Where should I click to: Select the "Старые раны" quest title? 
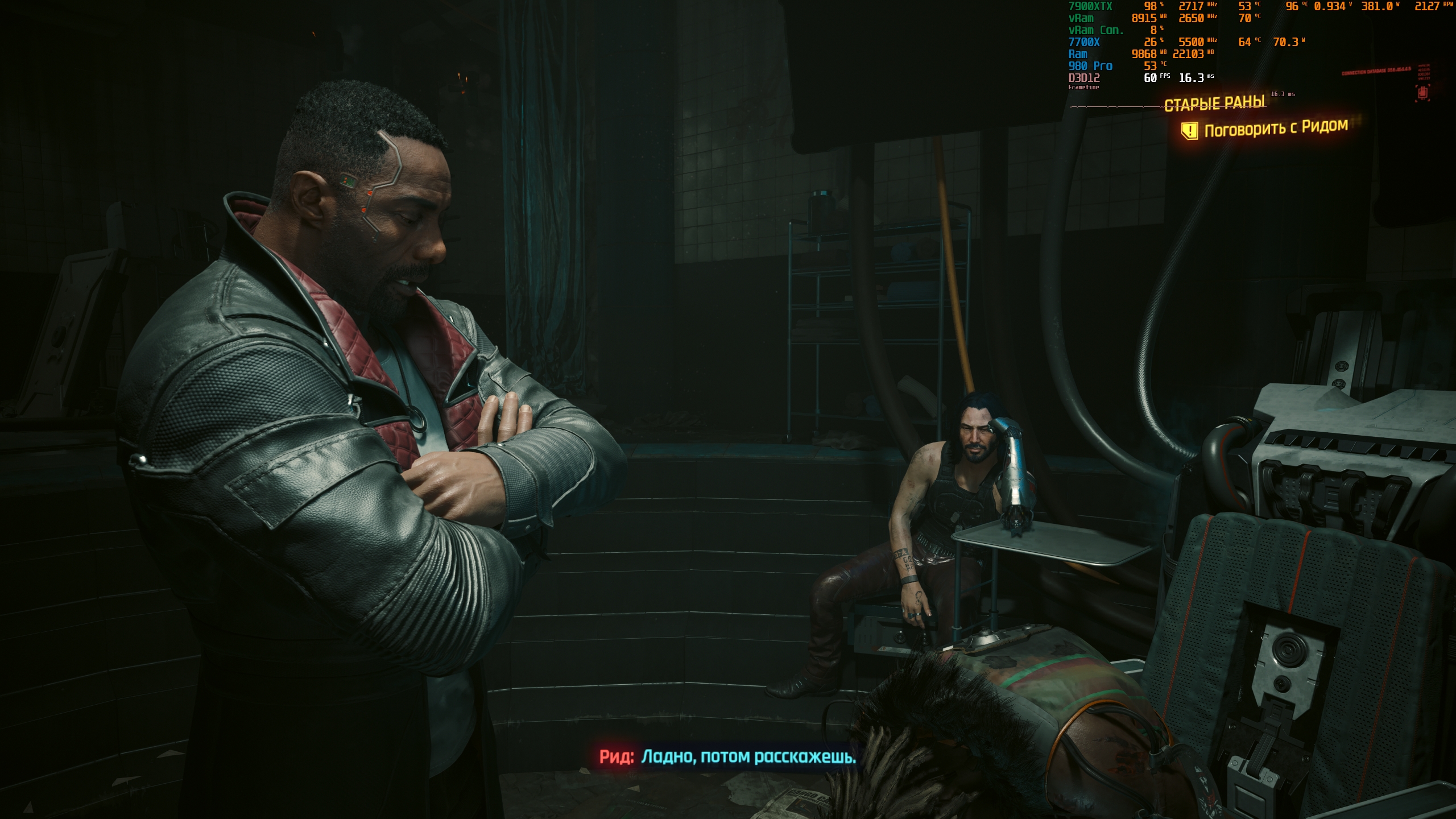tap(1214, 104)
